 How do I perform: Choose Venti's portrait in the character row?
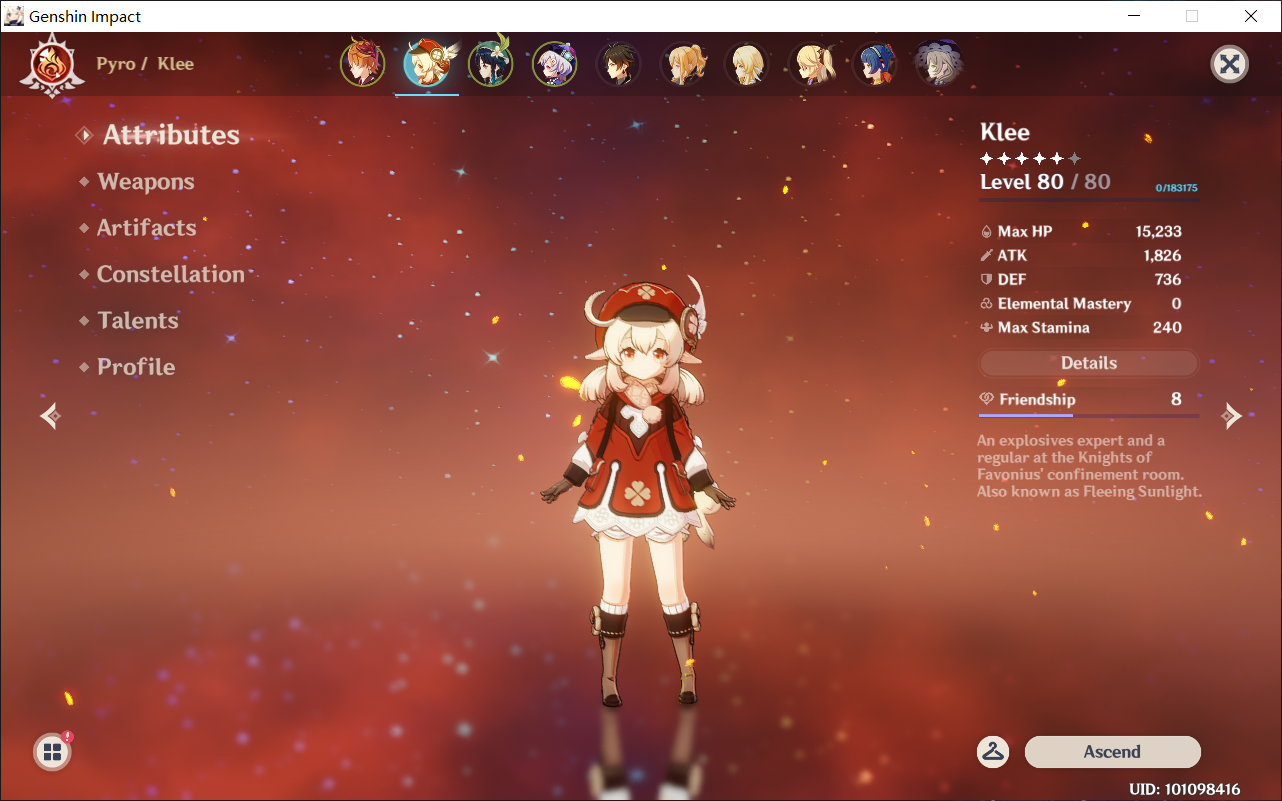click(x=490, y=64)
